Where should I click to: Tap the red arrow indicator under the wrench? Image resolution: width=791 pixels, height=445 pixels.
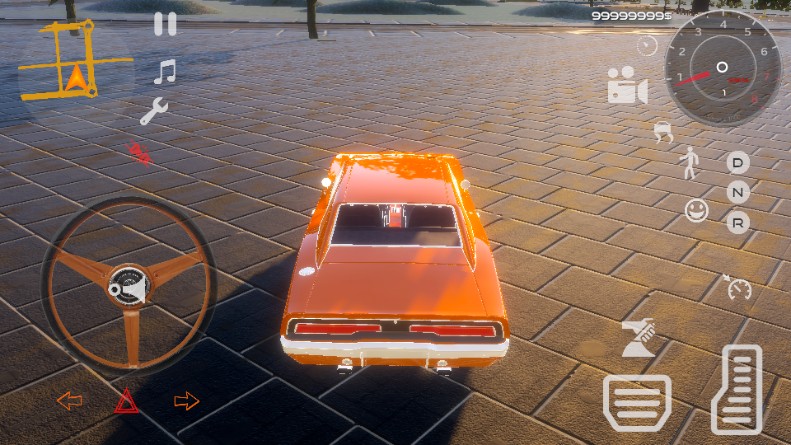[139, 153]
